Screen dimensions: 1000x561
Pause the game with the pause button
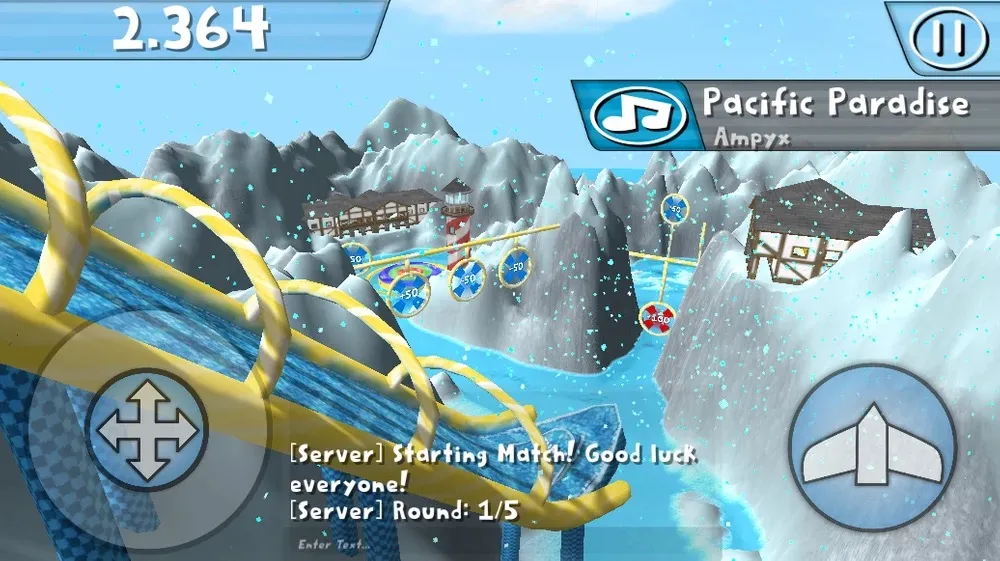click(x=948, y=37)
